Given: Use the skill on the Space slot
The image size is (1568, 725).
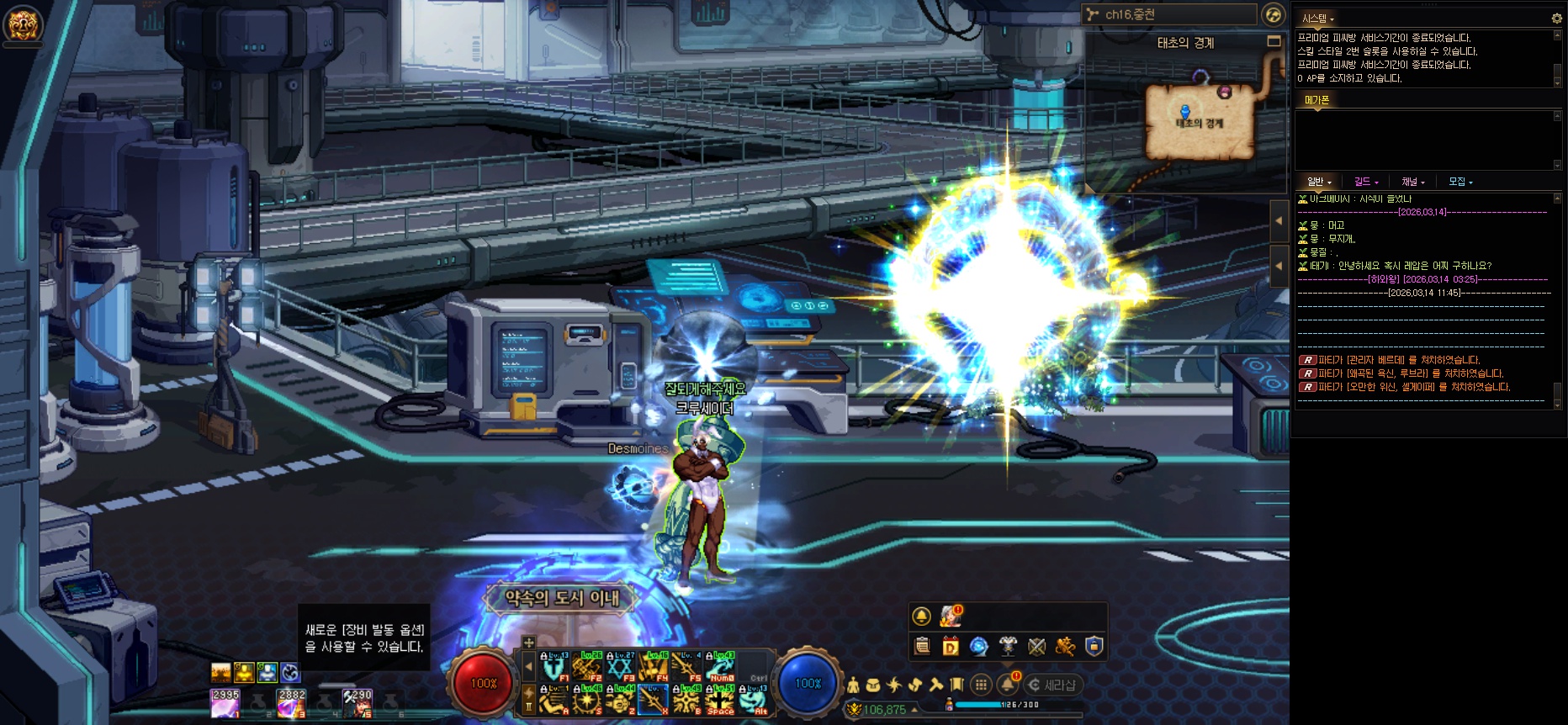Looking at the screenshot, I should click(719, 700).
